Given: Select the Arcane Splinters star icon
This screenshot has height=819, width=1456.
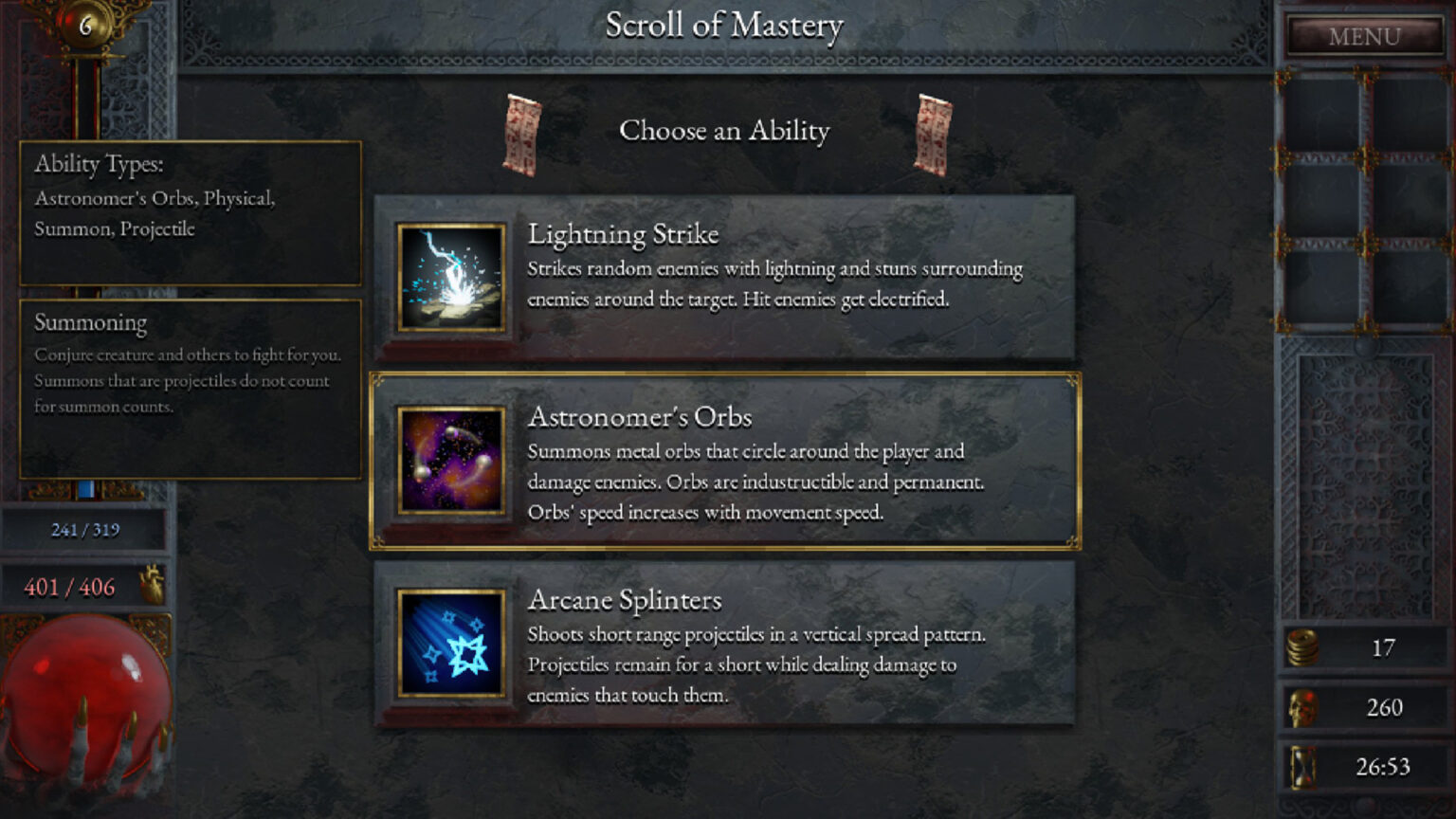Looking at the screenshot, I should pyautogui.click(x=450, y=642).
